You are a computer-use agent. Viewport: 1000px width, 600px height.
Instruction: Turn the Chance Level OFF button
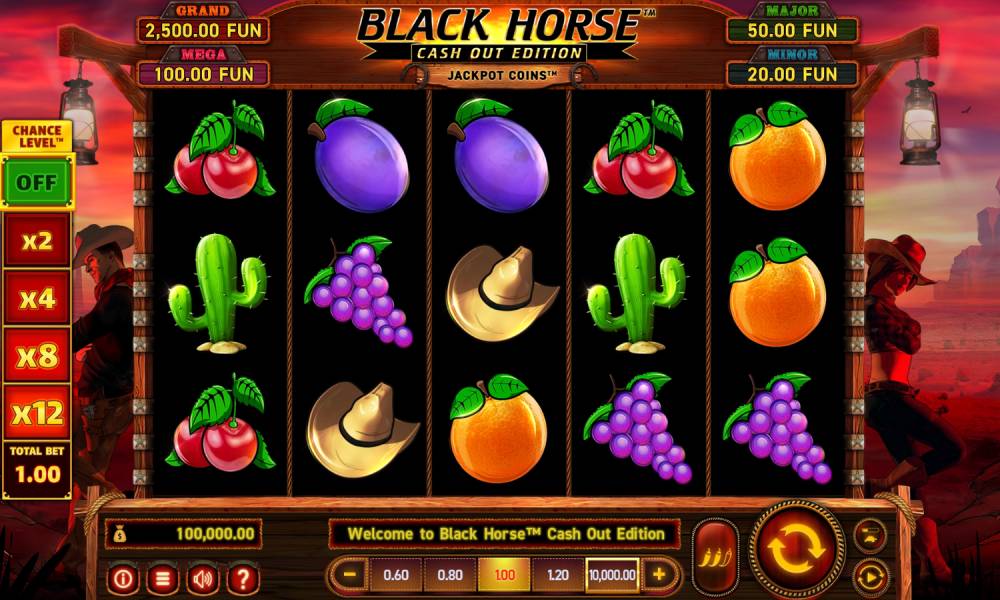pyautogui.click(x=37, y=182)
